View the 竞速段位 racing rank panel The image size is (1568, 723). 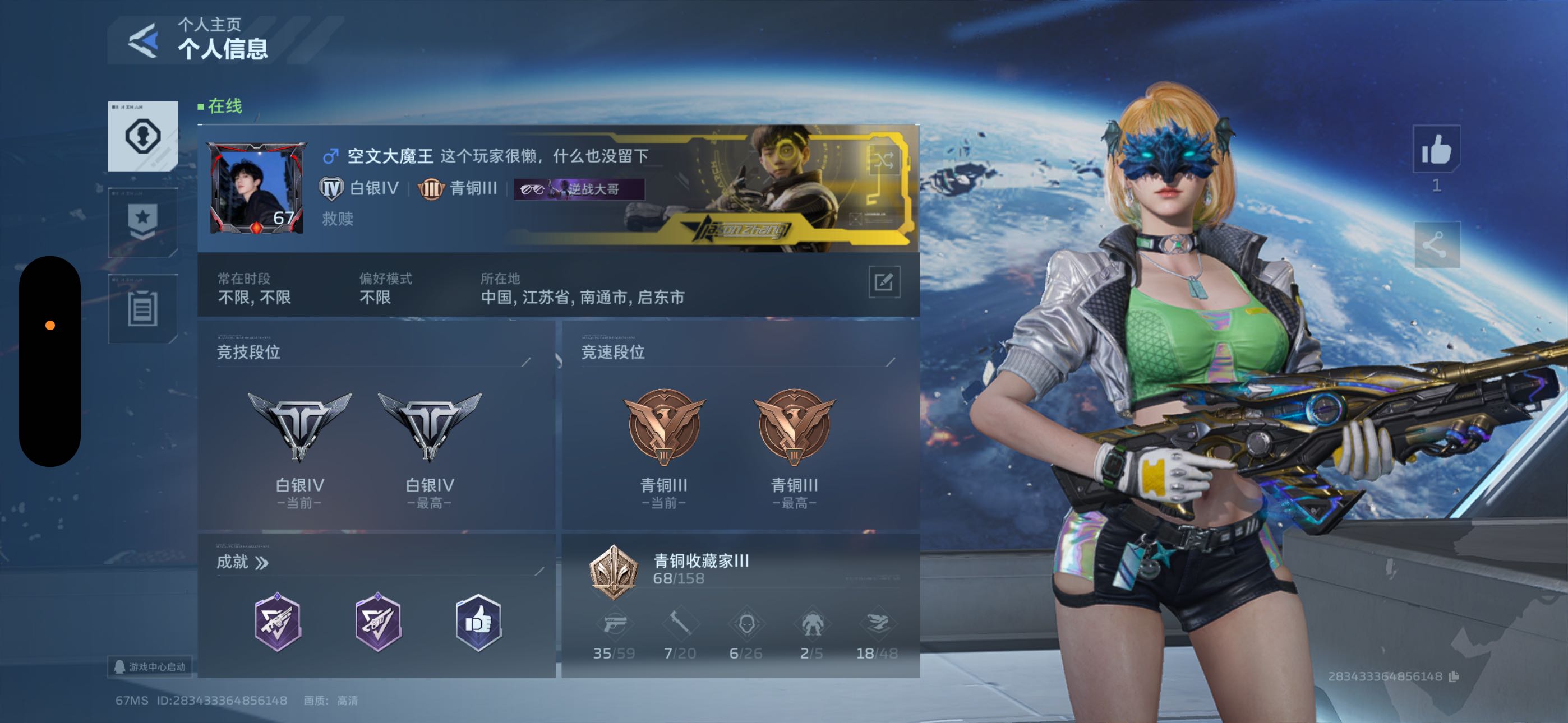[x=740, y=426]
